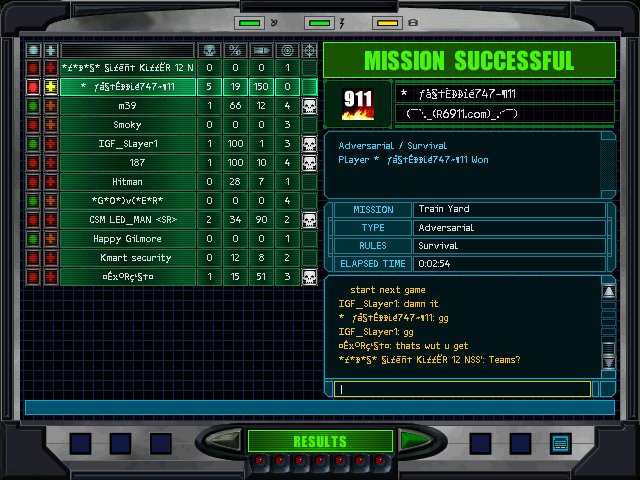Click the accuracy percent column header

coord(235,50)
